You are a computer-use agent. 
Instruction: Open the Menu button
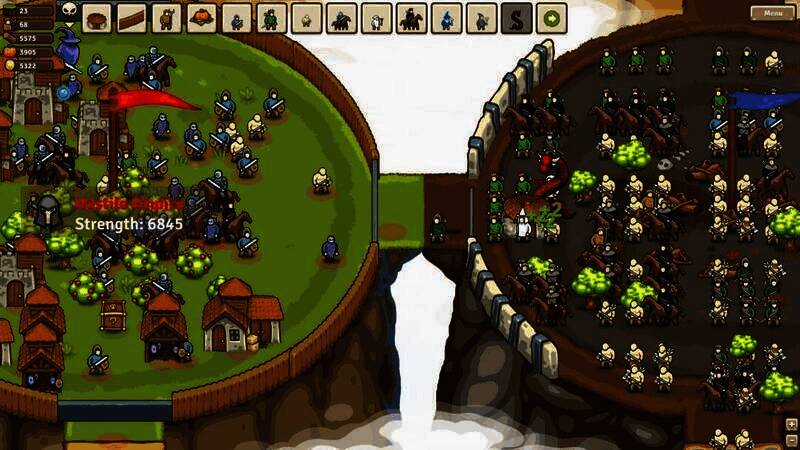point(773,13)
